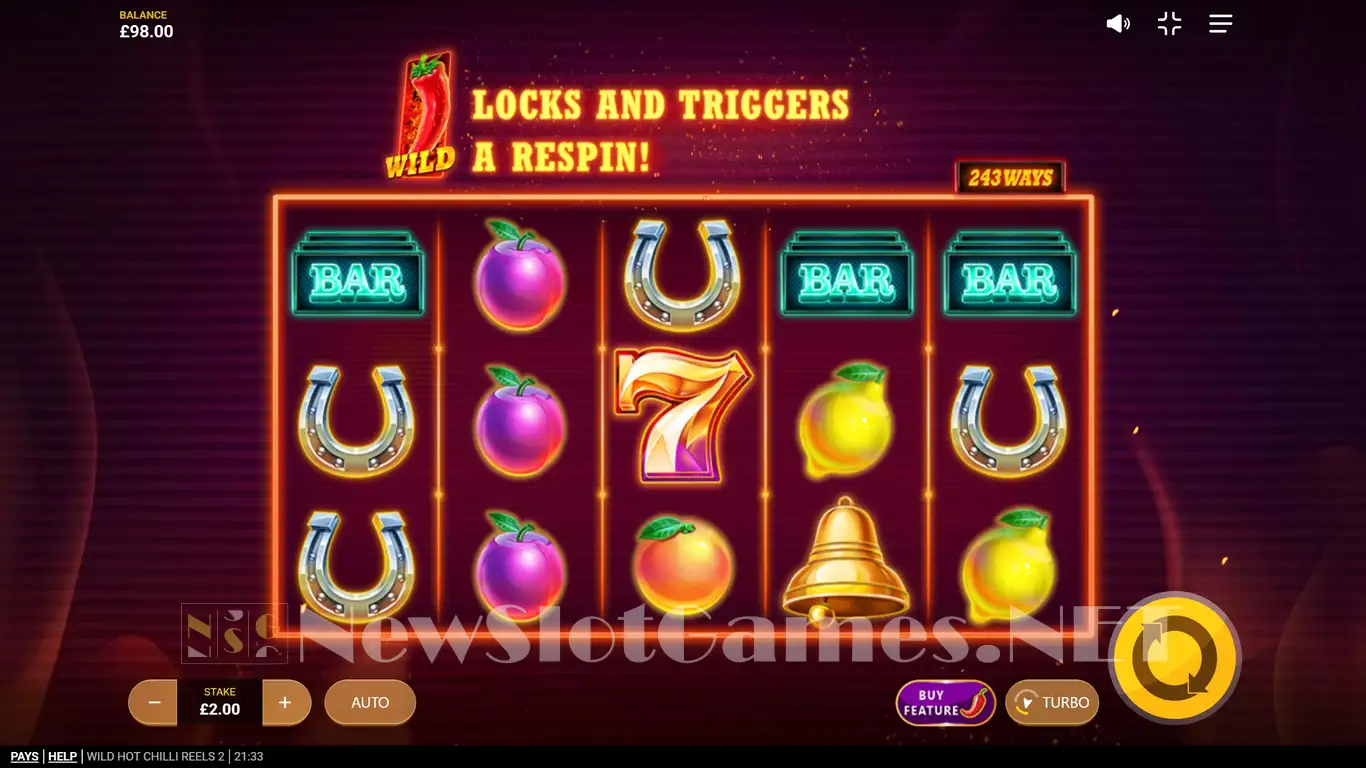
Task: Mute the sound with the speaker icon
Action: tap(1117, 24)
